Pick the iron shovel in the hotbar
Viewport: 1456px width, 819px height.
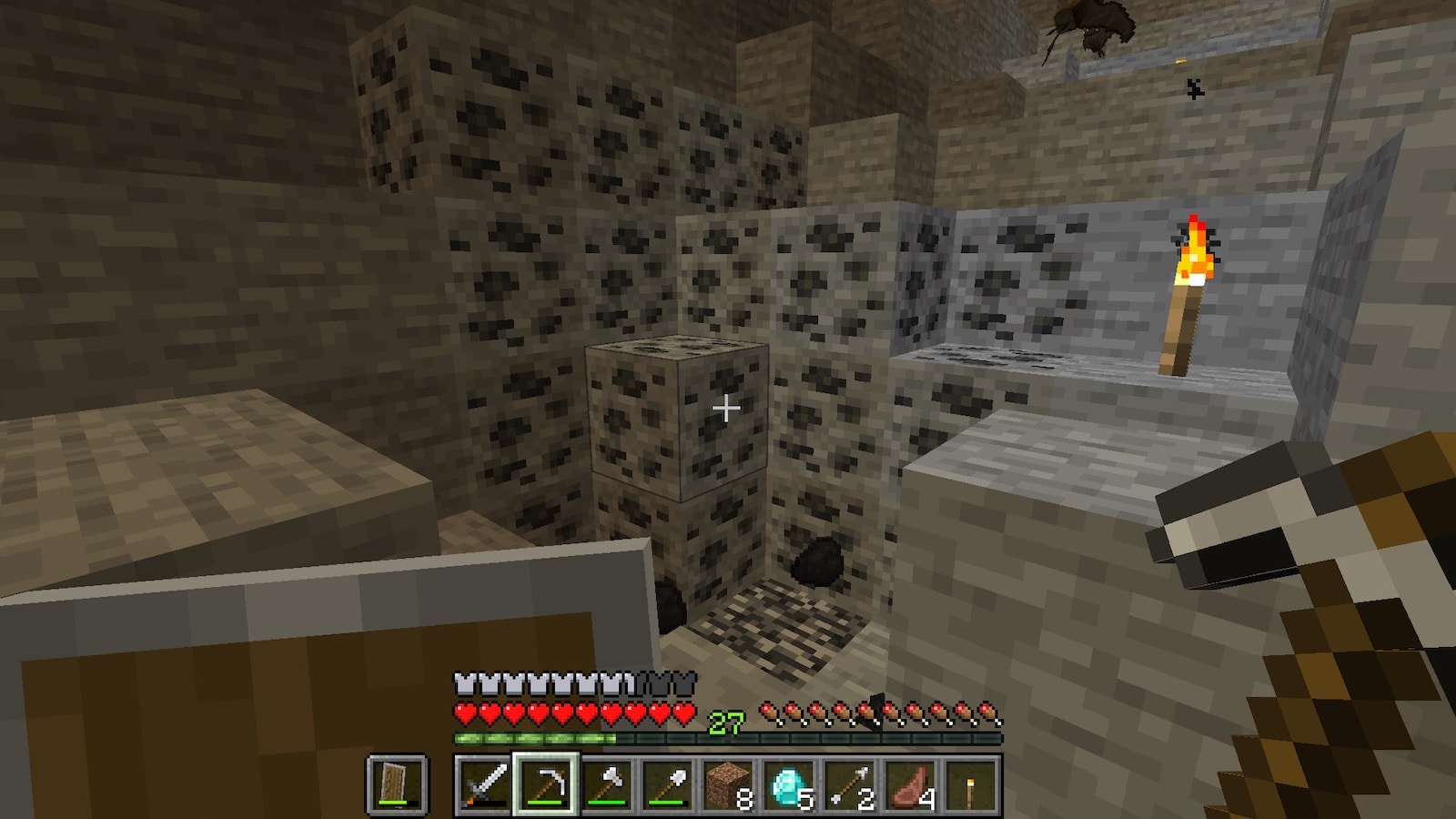[667, 784]
